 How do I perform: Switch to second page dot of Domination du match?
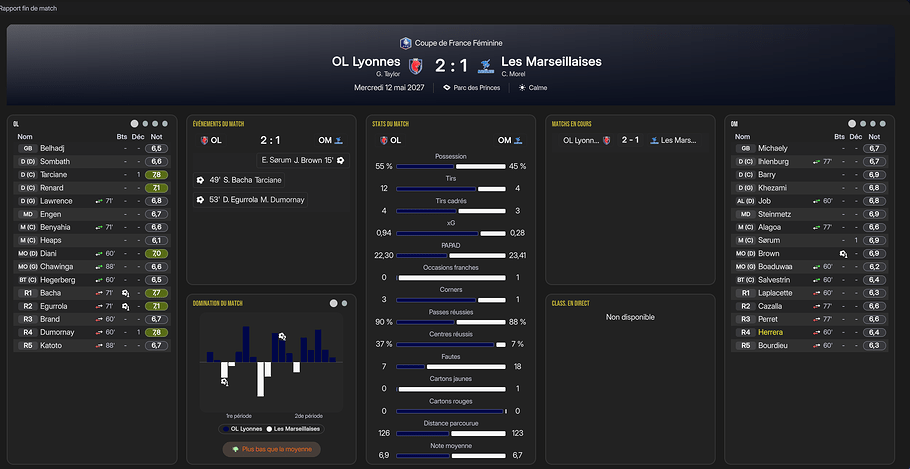point(345,302)
